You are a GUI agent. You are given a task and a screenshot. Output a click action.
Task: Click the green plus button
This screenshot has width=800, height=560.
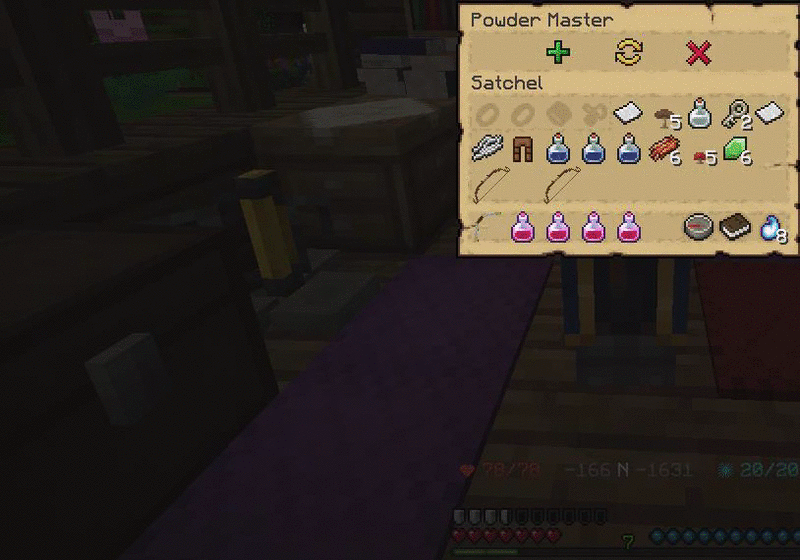559,53
